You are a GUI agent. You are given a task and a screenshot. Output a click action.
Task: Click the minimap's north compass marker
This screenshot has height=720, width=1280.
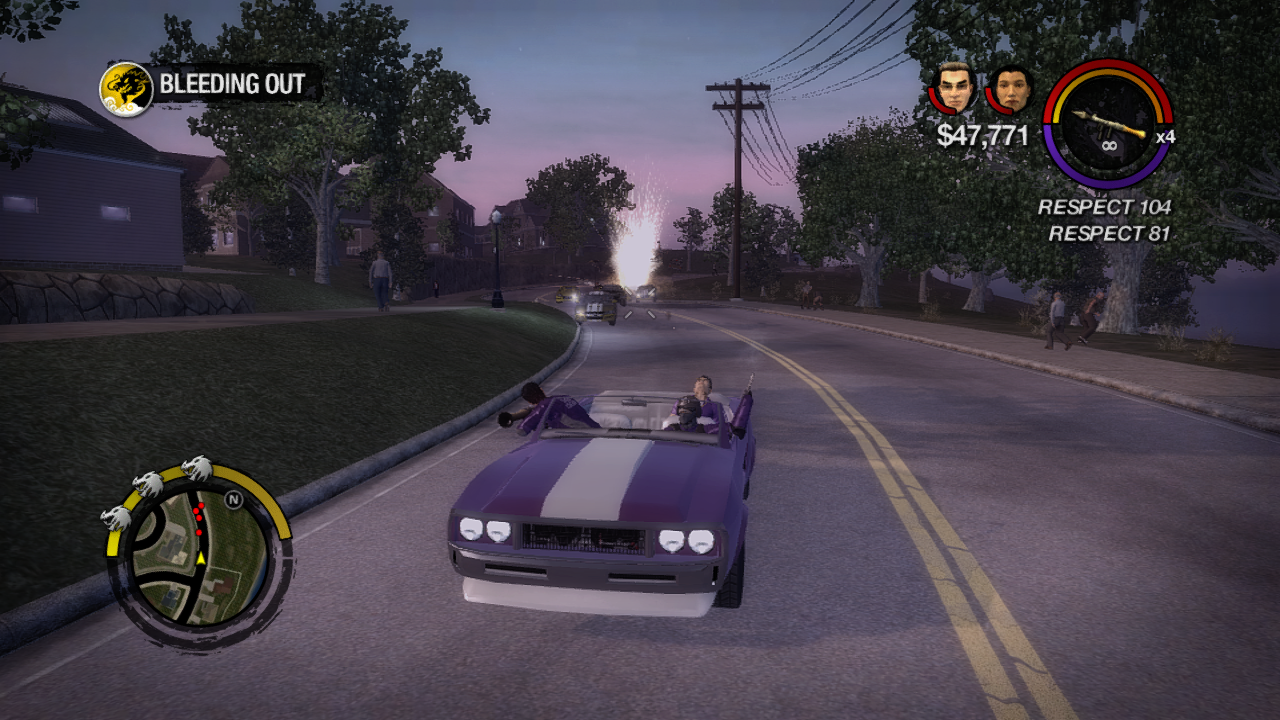coord(234,499)
